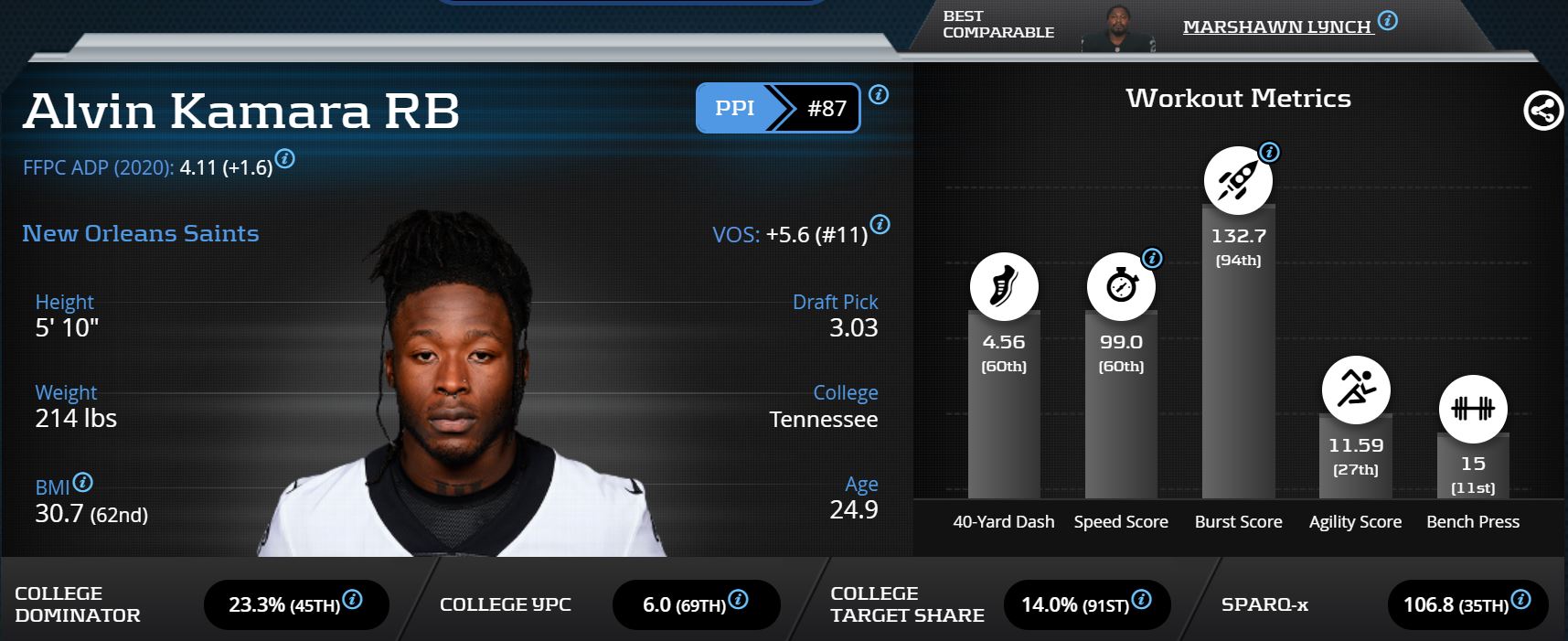Viewport: 1568px width, 641px height.
Task: Click the Marshawn Lynch comparable thumbnail photo
Action: tap(1117, 29)
